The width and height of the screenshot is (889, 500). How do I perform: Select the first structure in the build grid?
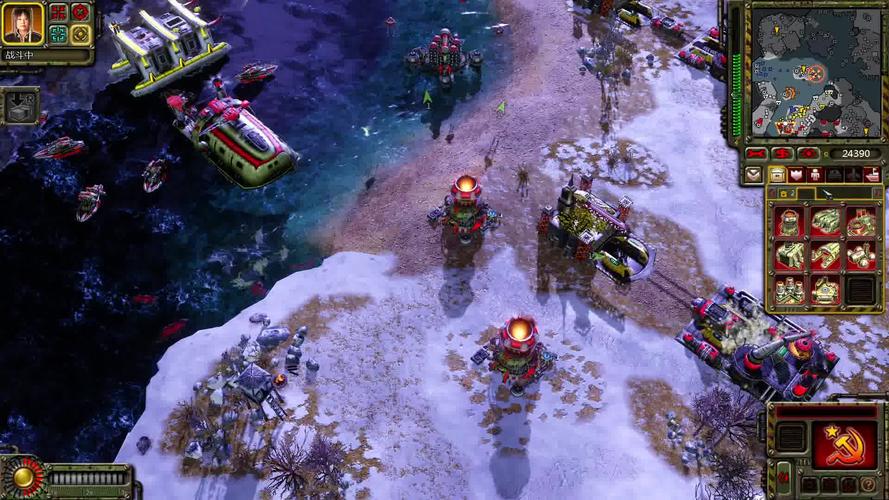point(790,221)
